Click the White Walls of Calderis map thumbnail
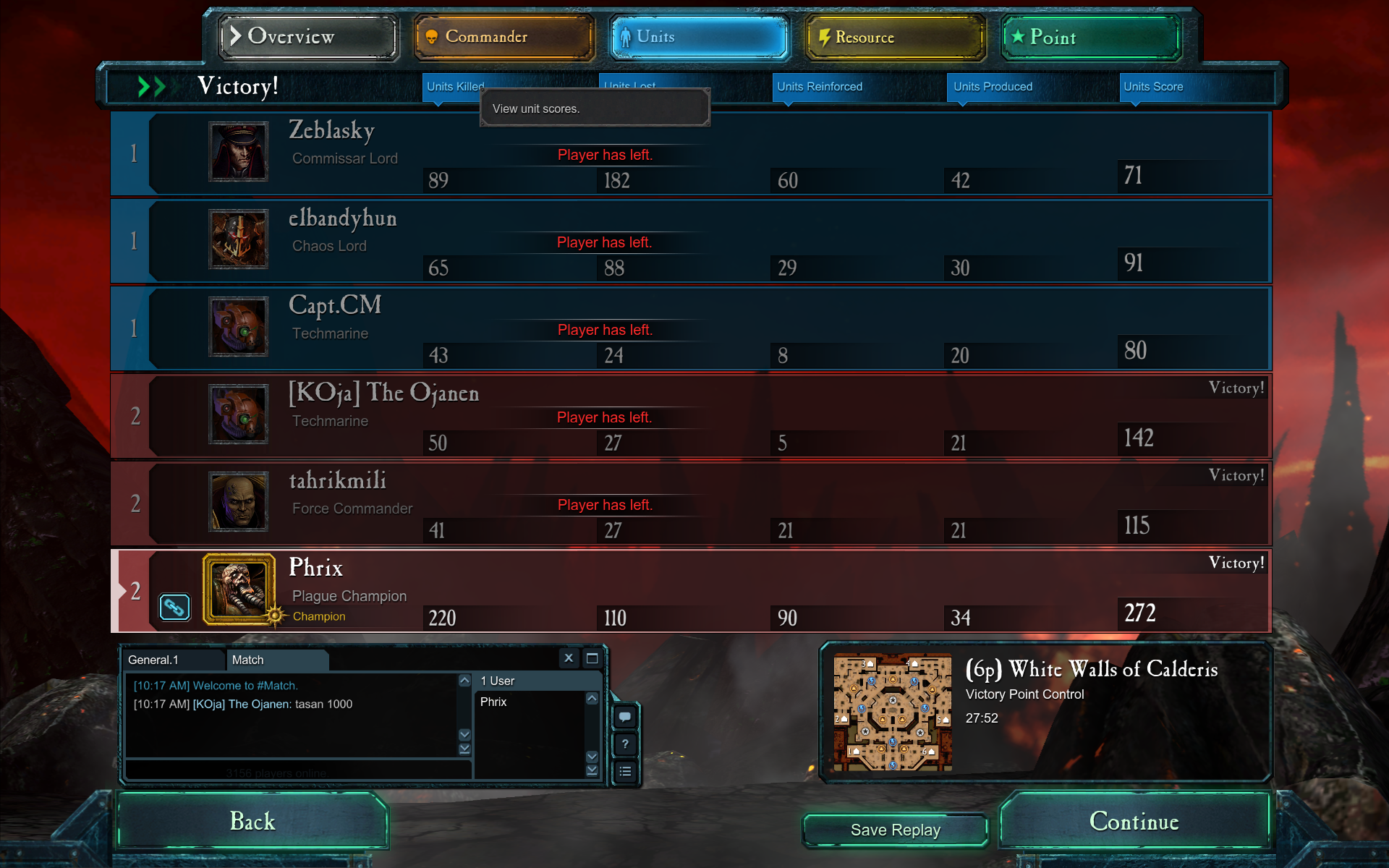 pyautogui.click(x=892, y=712)
